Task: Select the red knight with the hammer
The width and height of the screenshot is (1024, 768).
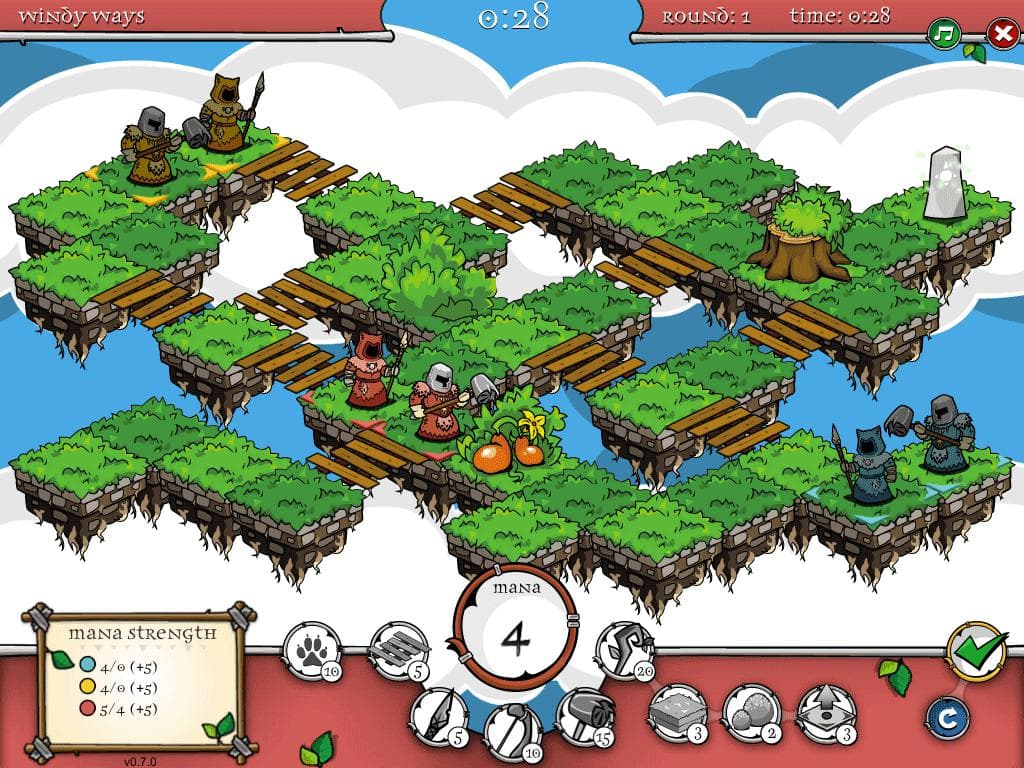Action: (437, 403)
